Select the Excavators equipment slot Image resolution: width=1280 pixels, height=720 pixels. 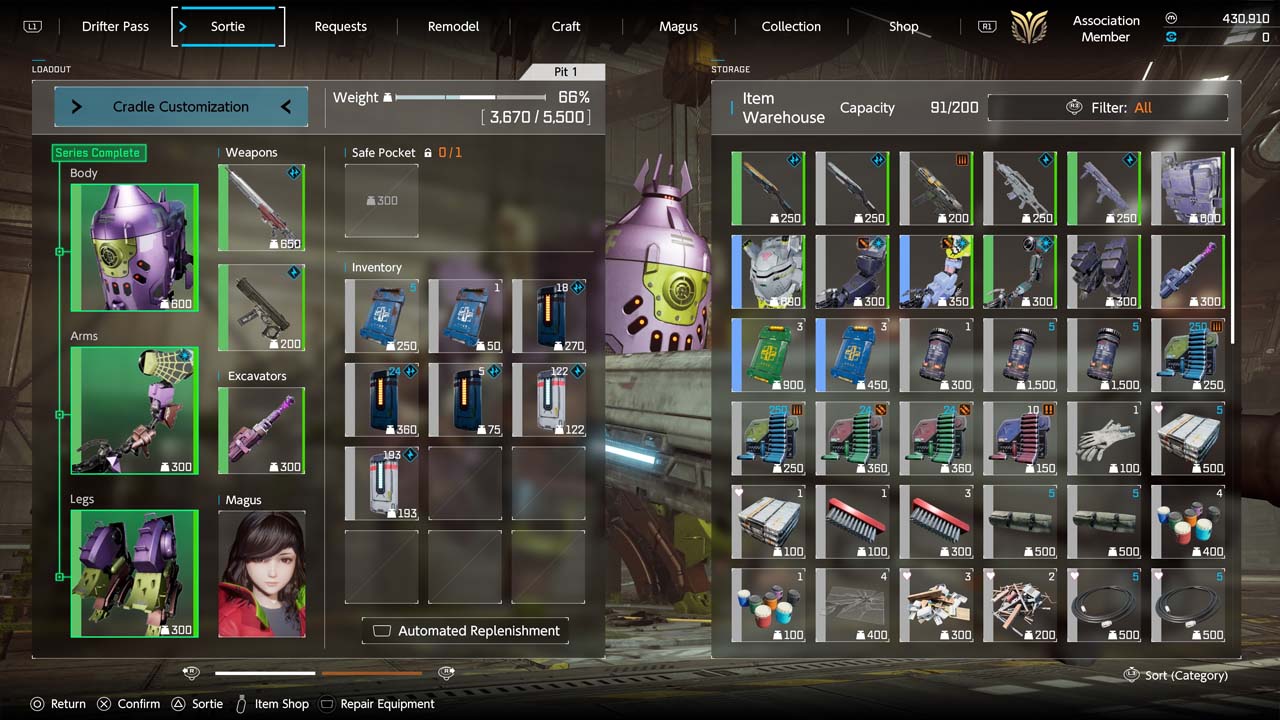[x=261, y=431]
